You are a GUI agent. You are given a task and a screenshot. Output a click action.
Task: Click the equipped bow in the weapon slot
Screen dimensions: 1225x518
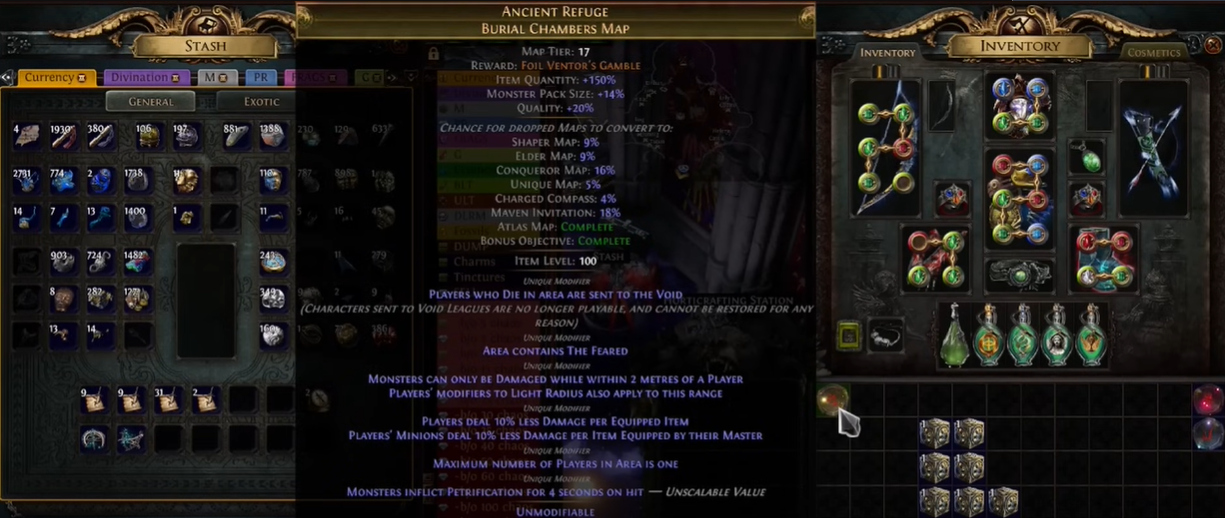click(885, 148)
